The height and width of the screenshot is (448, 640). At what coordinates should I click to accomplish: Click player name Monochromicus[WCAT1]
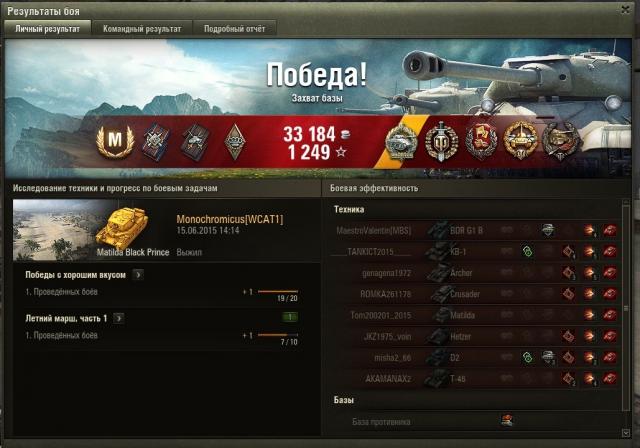[229, 219]
